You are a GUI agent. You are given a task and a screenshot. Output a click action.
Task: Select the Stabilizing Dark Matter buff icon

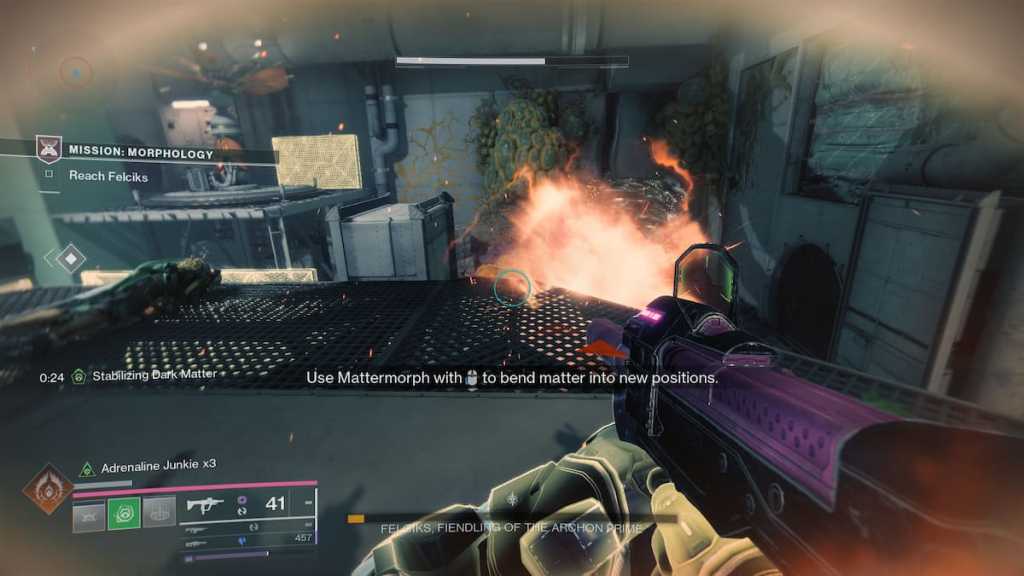click(78, 376)
